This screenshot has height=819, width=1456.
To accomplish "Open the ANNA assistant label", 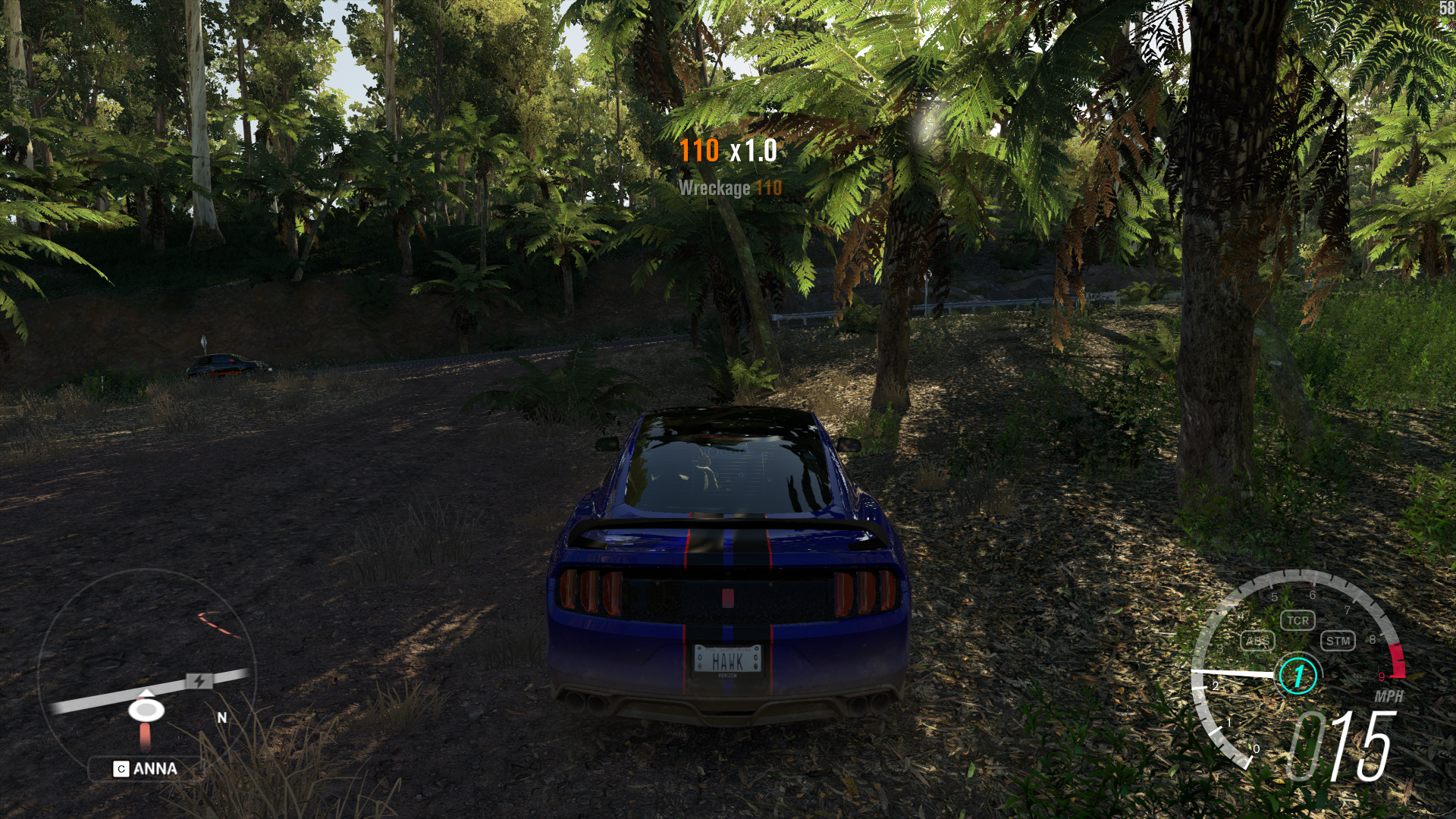I will pos(146,769).
